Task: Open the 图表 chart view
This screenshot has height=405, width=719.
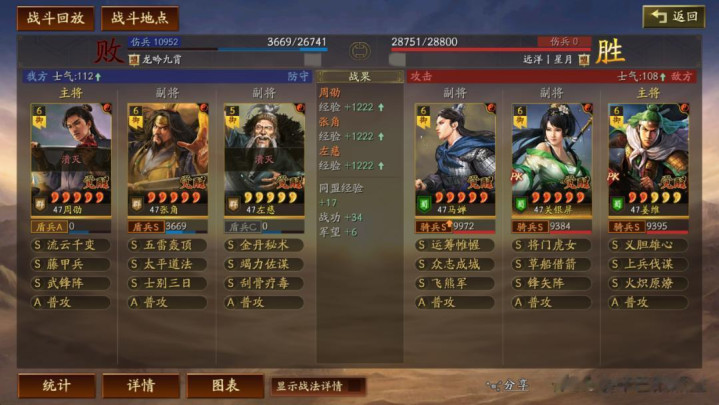Action: [x=225, y=385]
